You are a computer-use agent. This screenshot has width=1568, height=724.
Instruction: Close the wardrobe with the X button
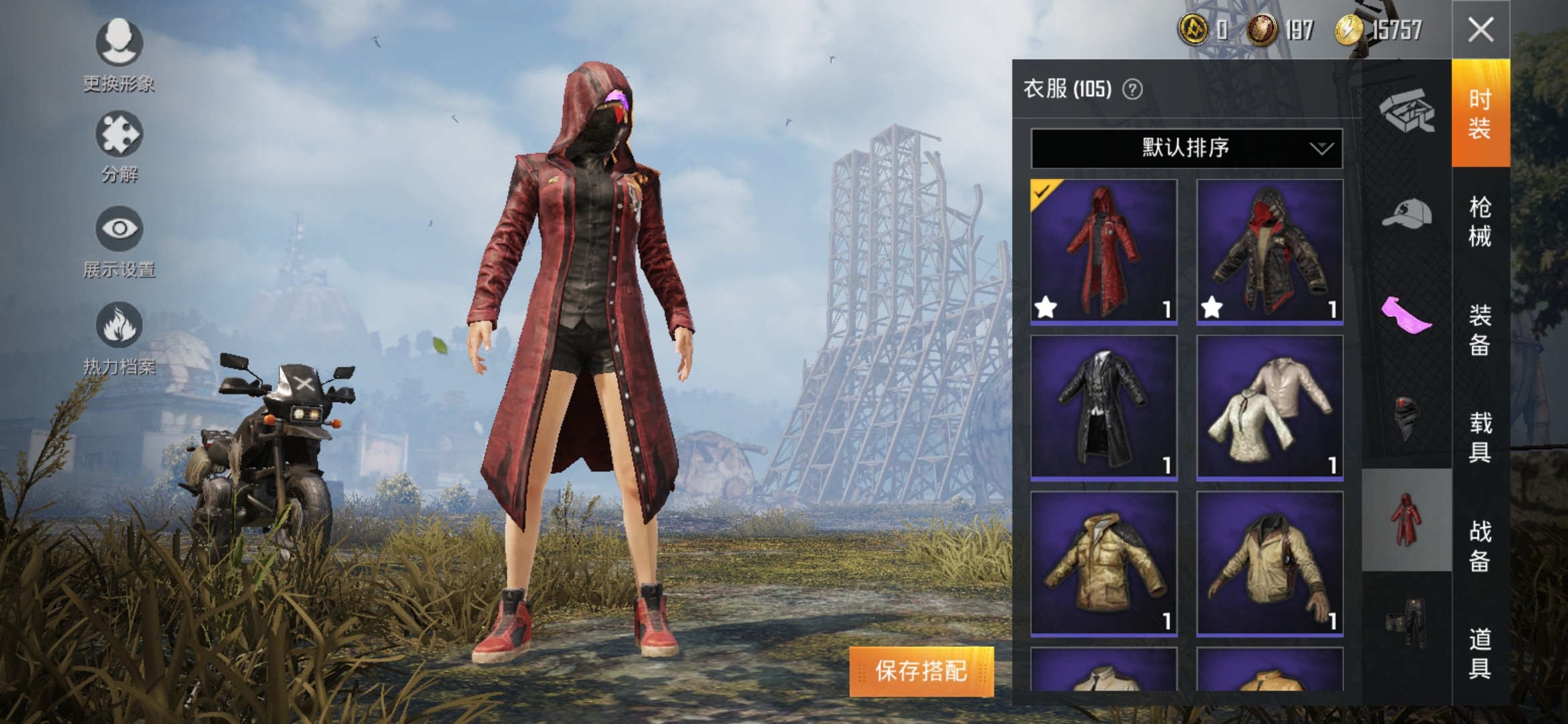point(1480,29)
